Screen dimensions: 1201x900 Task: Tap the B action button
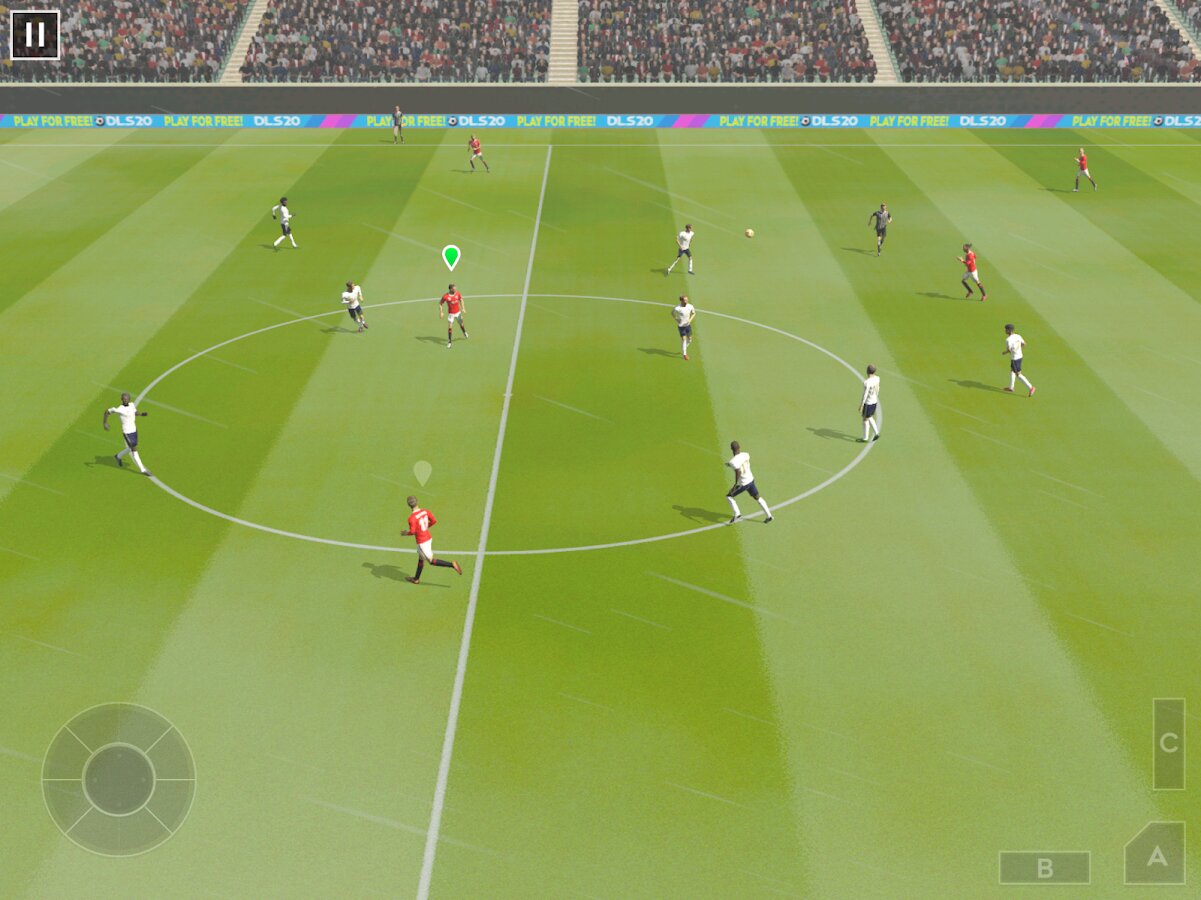tap(1044, 867)
